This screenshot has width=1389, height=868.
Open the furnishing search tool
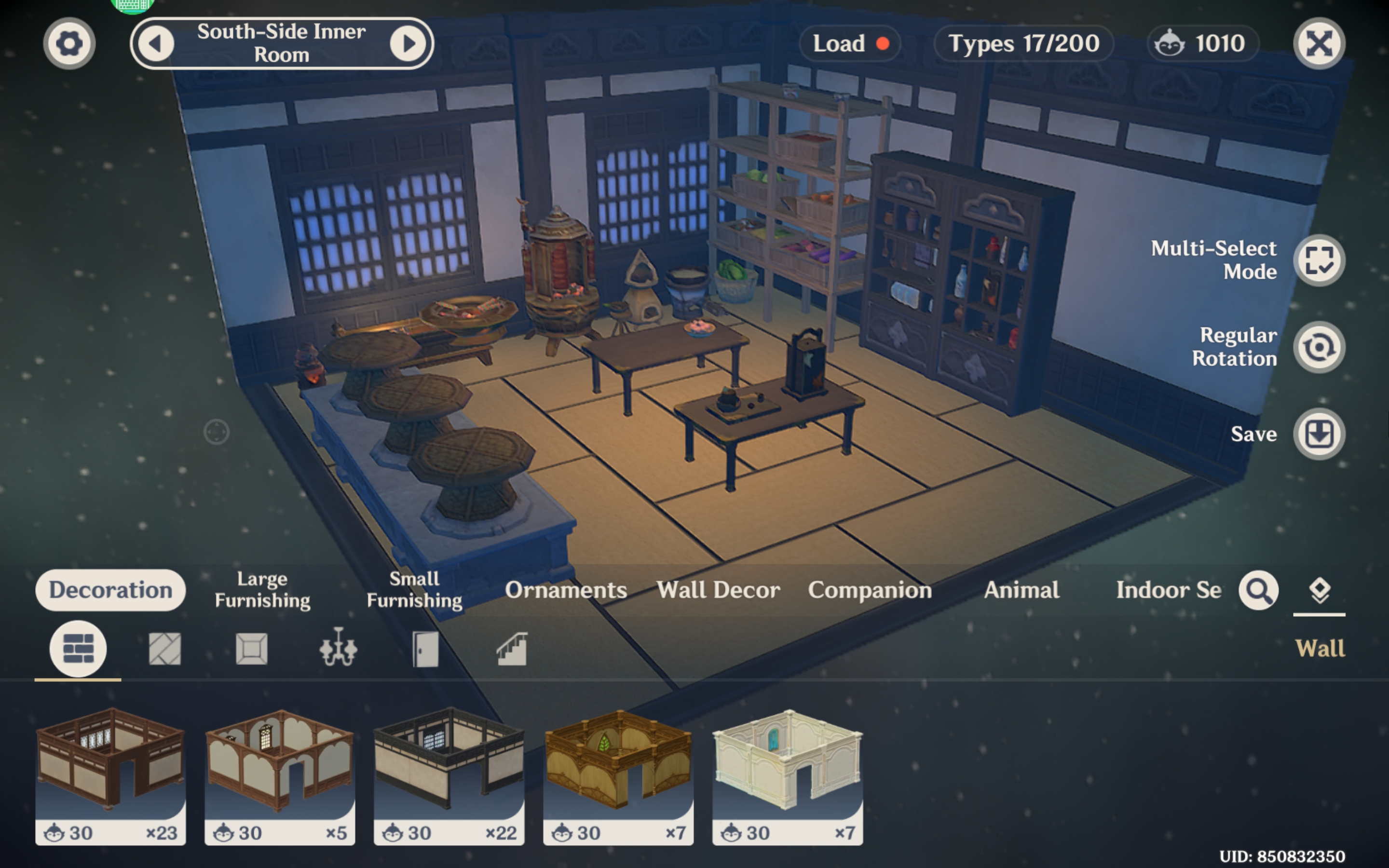click(x=1258, y=590)
